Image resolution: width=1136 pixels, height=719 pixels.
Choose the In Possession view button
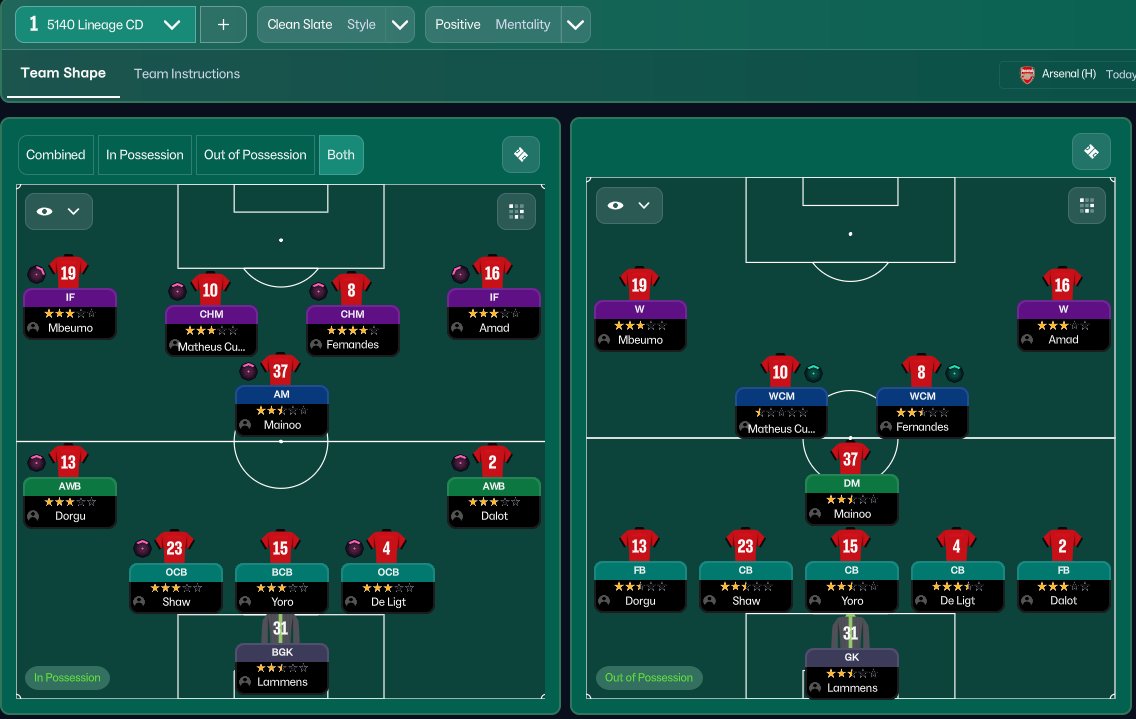[145, 155]
